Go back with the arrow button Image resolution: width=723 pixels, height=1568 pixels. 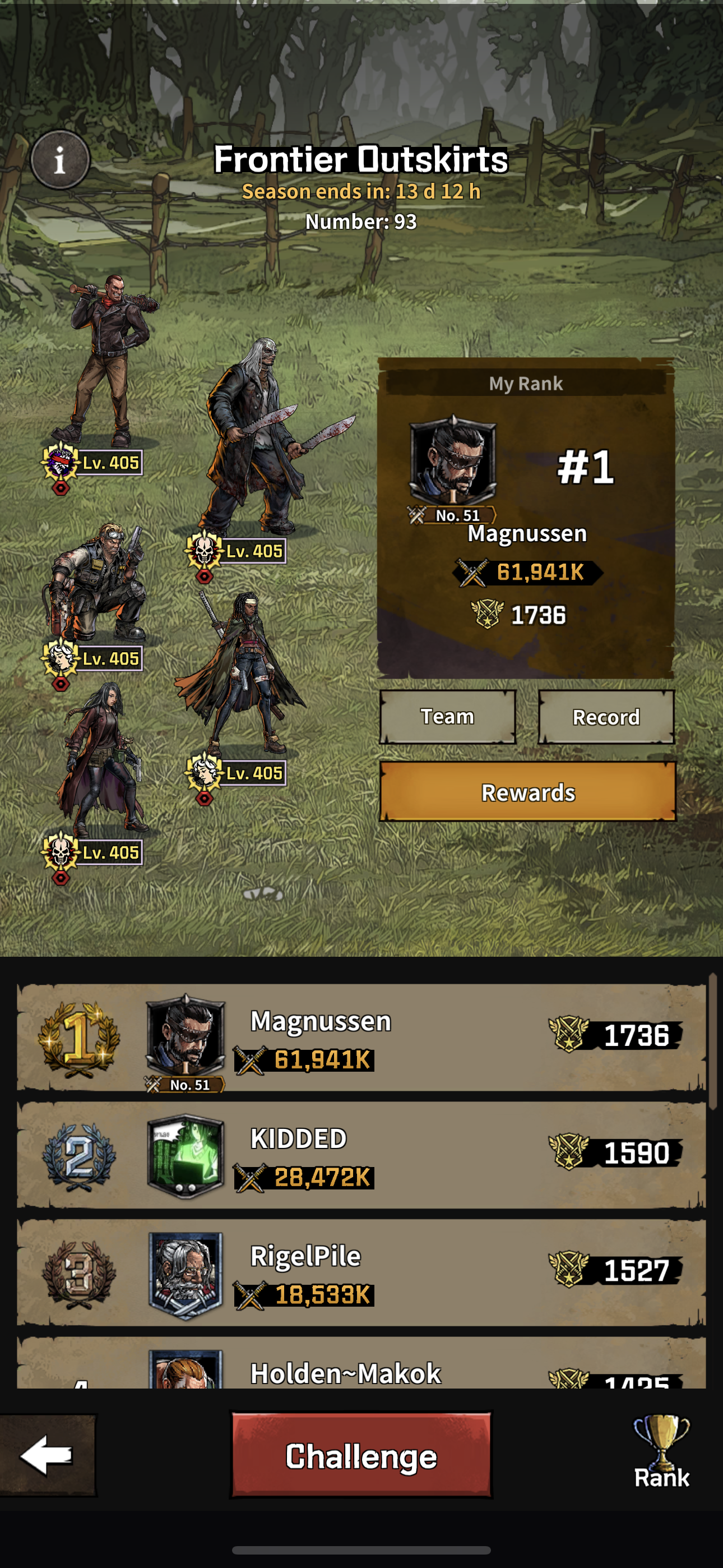point(48,1455)
